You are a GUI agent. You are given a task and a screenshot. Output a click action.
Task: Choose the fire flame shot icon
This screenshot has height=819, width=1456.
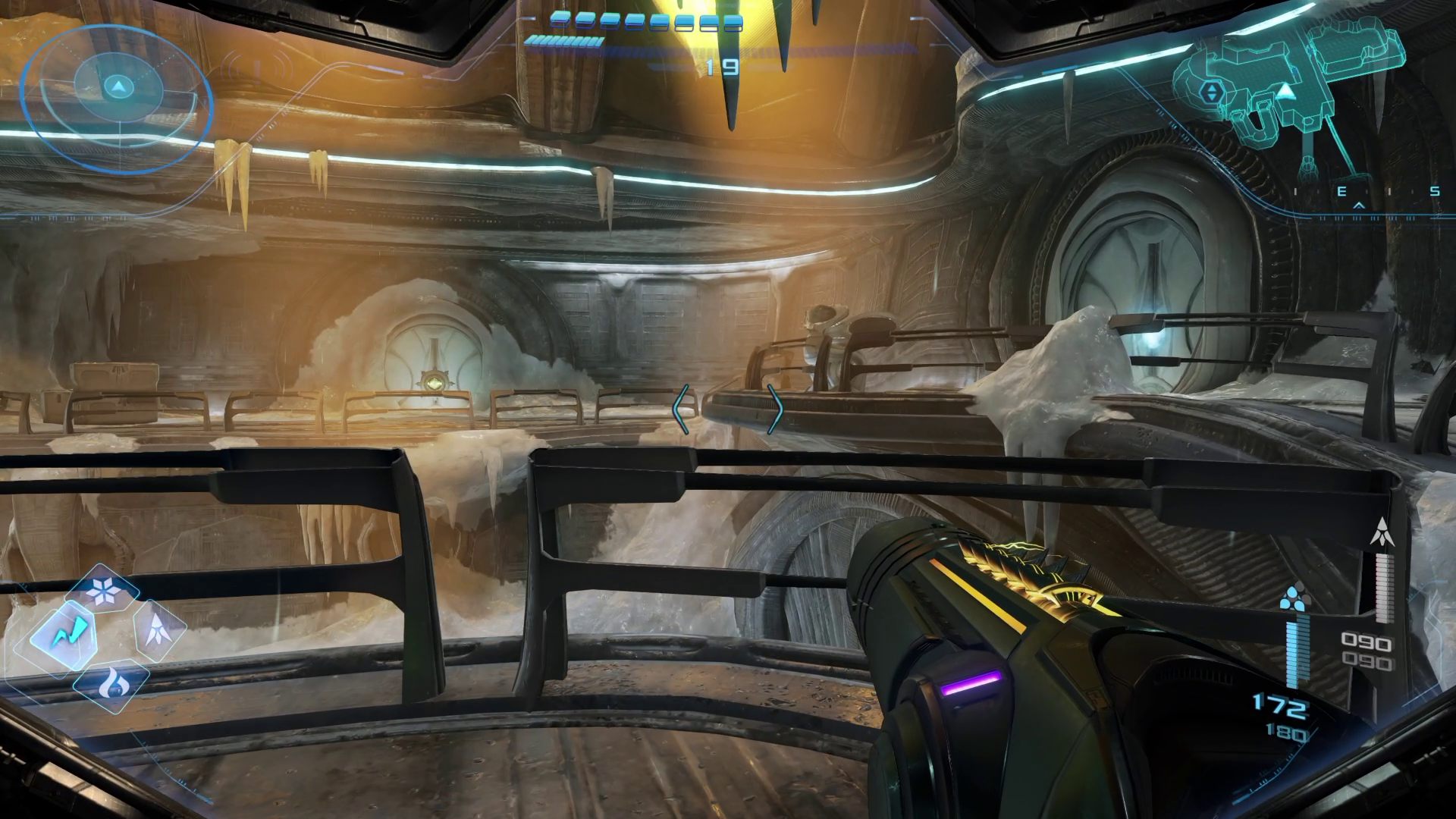tap(111, 683)
